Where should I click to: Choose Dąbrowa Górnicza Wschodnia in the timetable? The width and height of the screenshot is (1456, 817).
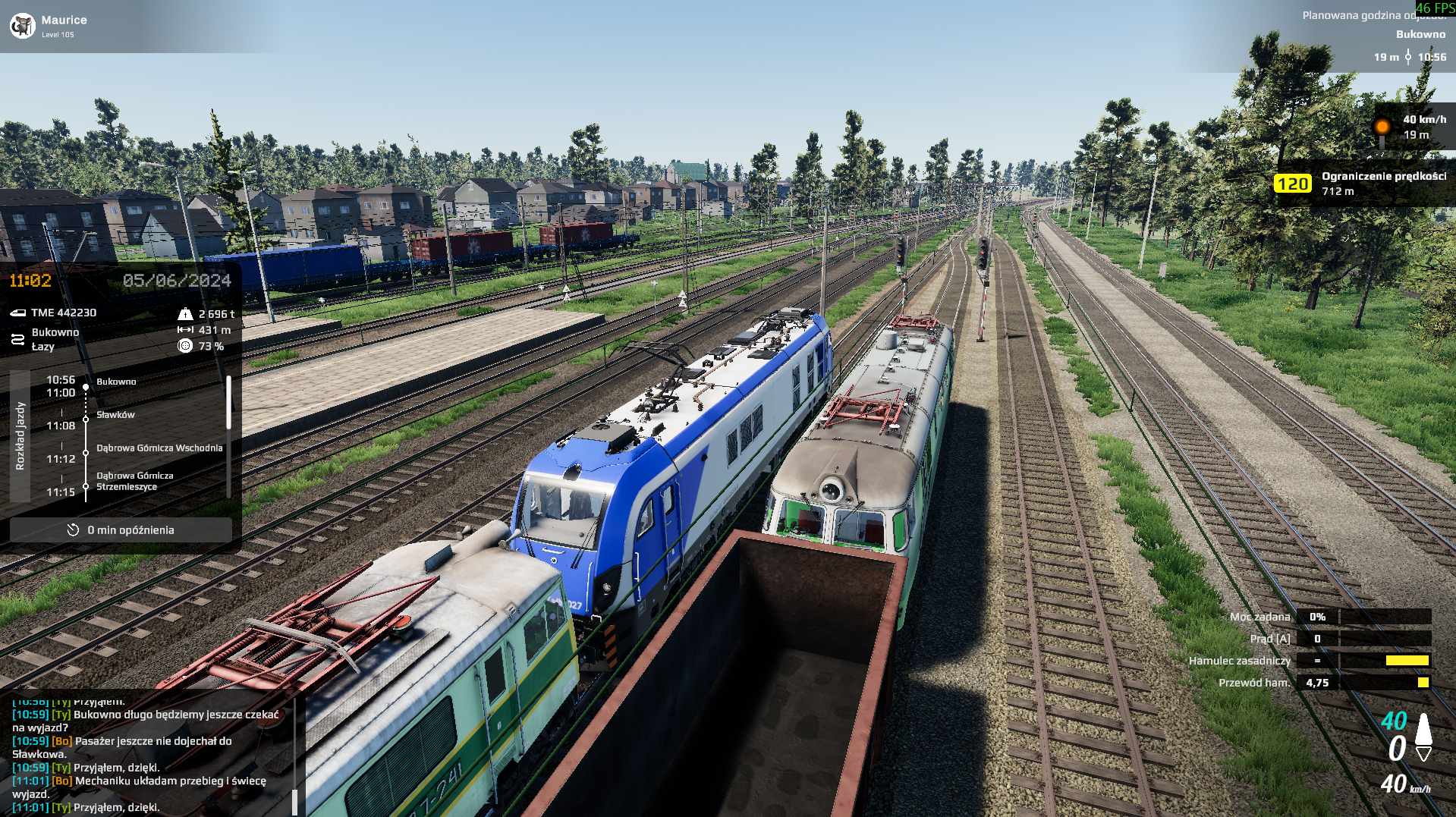[159, 448]
